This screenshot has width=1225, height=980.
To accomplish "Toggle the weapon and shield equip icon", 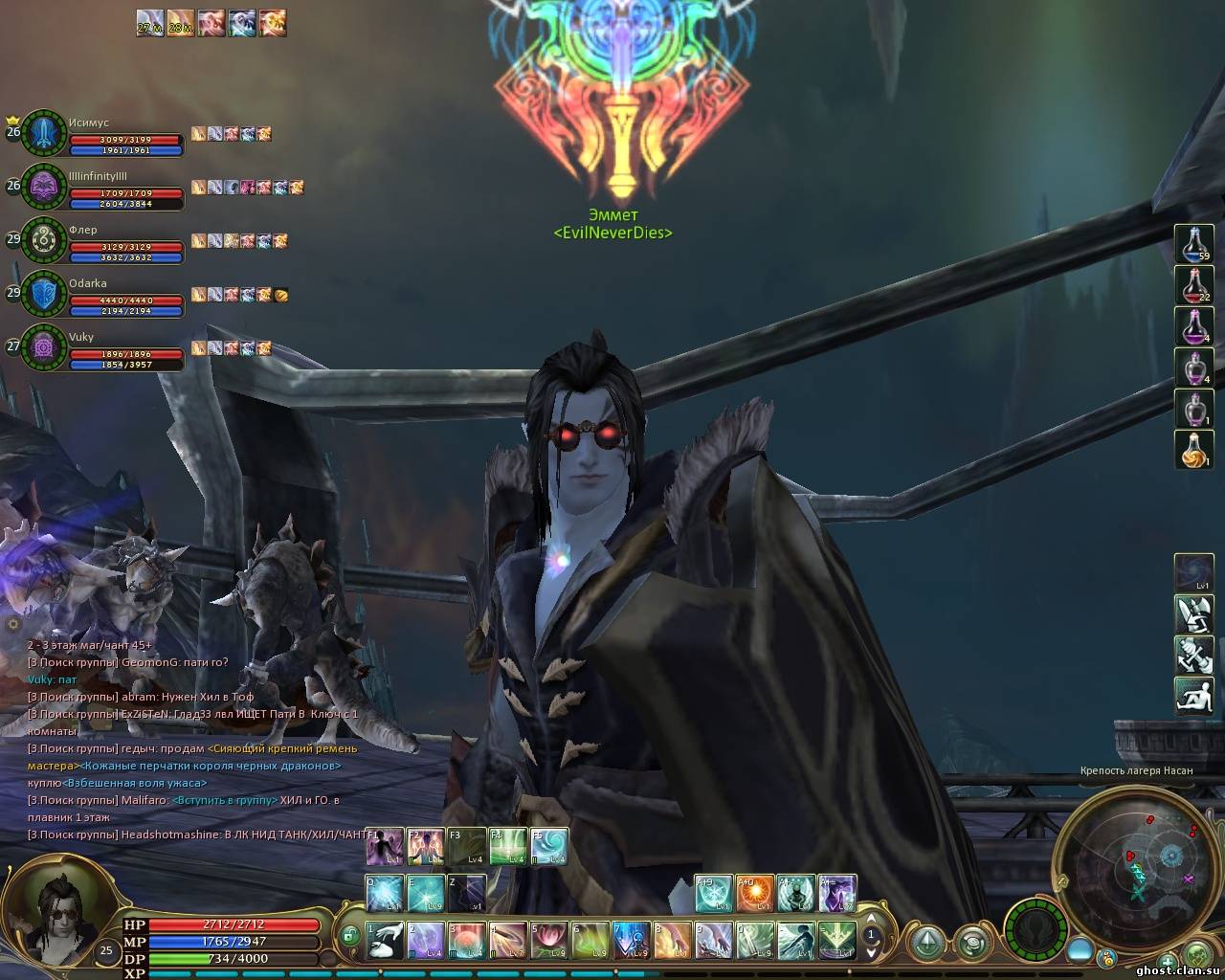I will (1193, 613).
